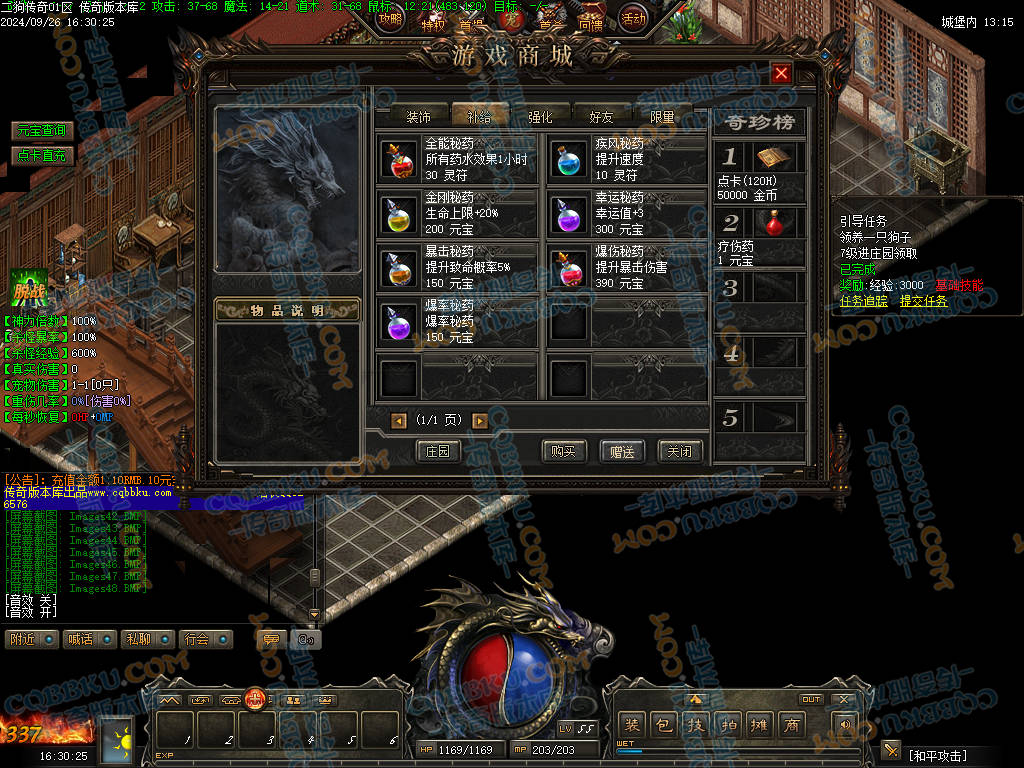Open the 强化 shop tab

(540, 117)
